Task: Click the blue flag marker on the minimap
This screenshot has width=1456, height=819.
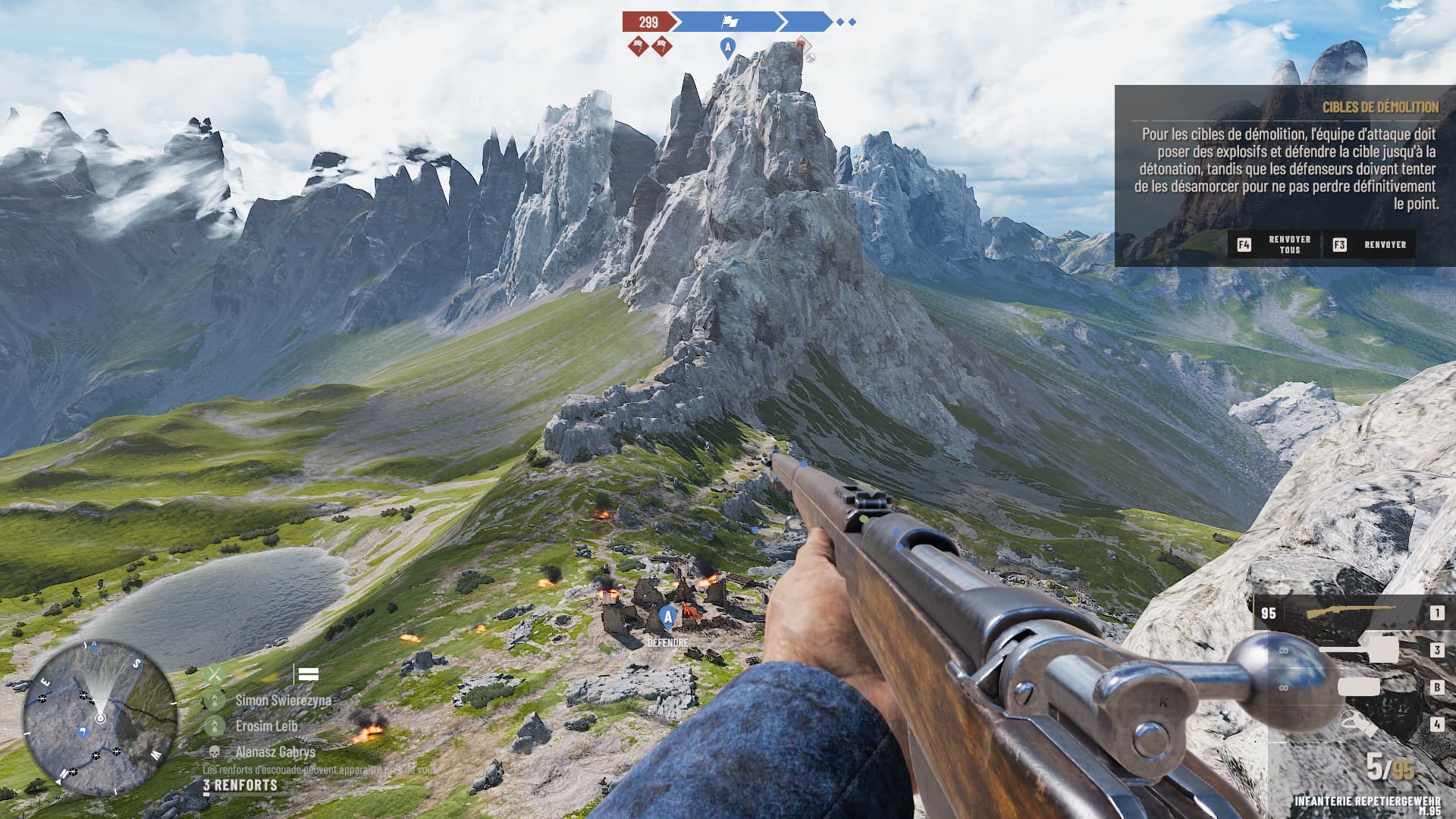Action: (83, 732)
